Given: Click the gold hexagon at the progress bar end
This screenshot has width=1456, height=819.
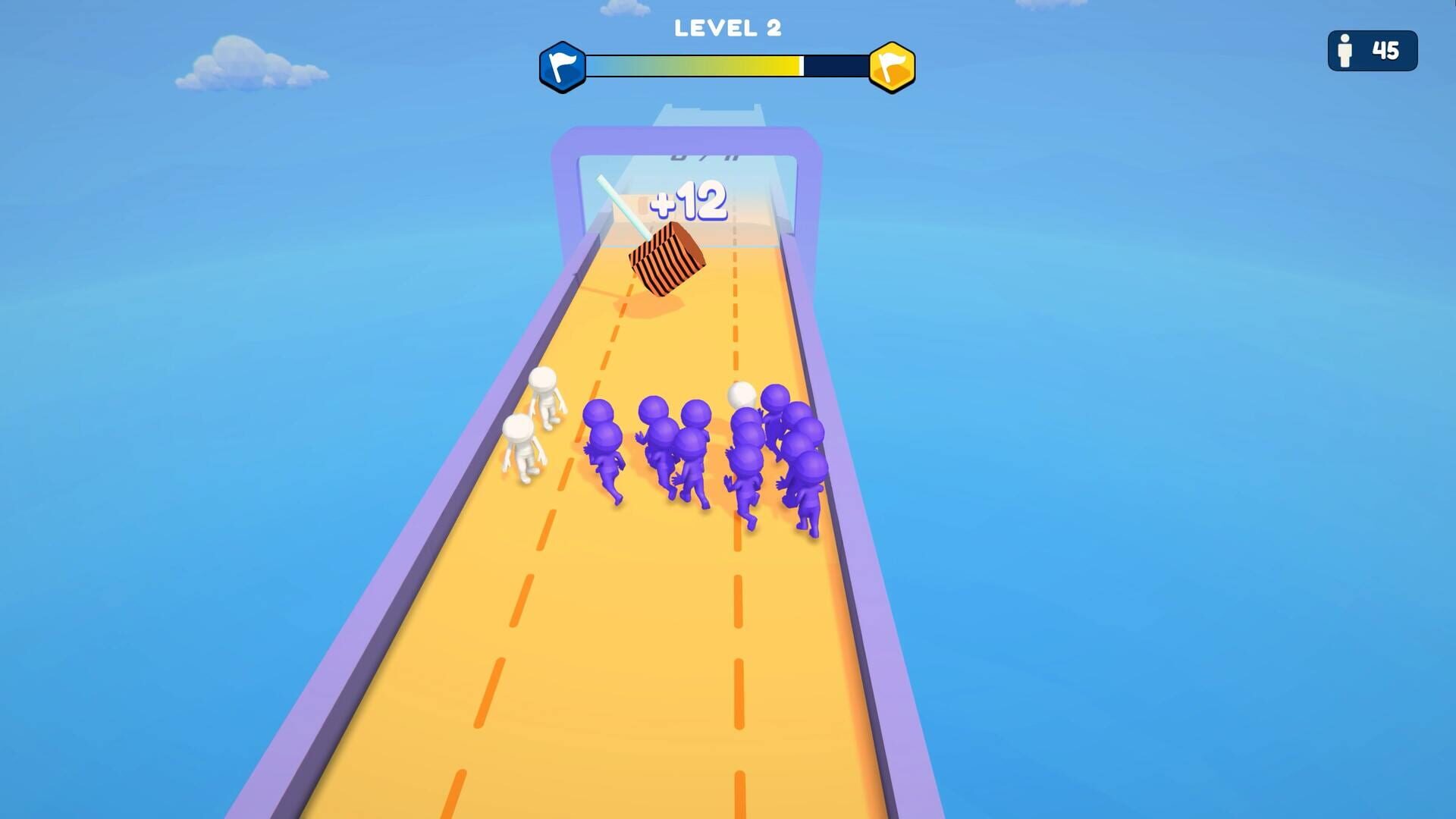Looking at the screenshot, I should [893, 67].
